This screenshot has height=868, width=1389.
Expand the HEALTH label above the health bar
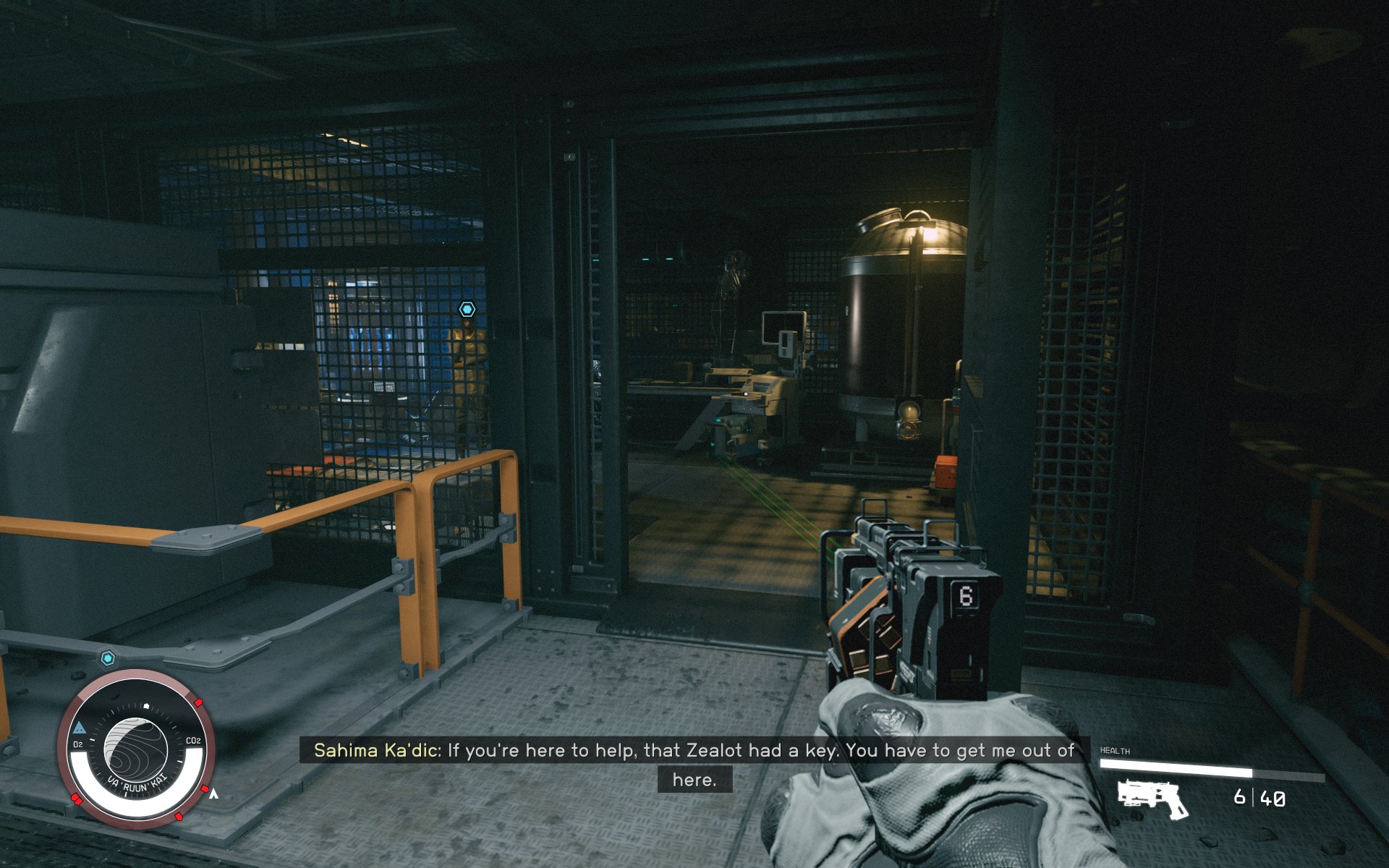coord(1116,750)
